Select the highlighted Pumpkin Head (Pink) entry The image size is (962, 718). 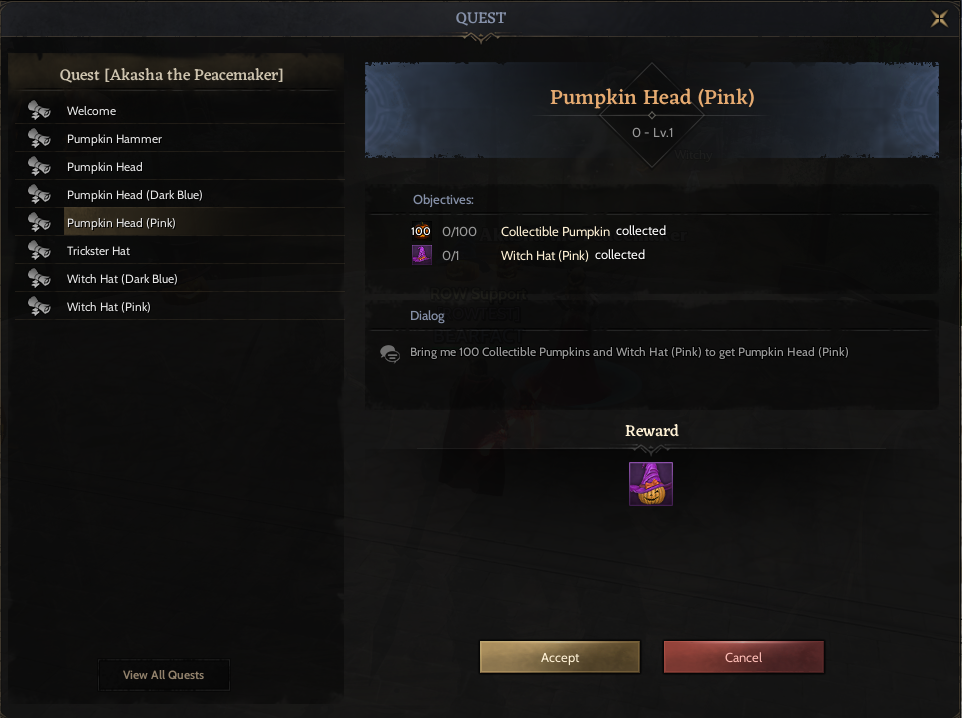122,223
